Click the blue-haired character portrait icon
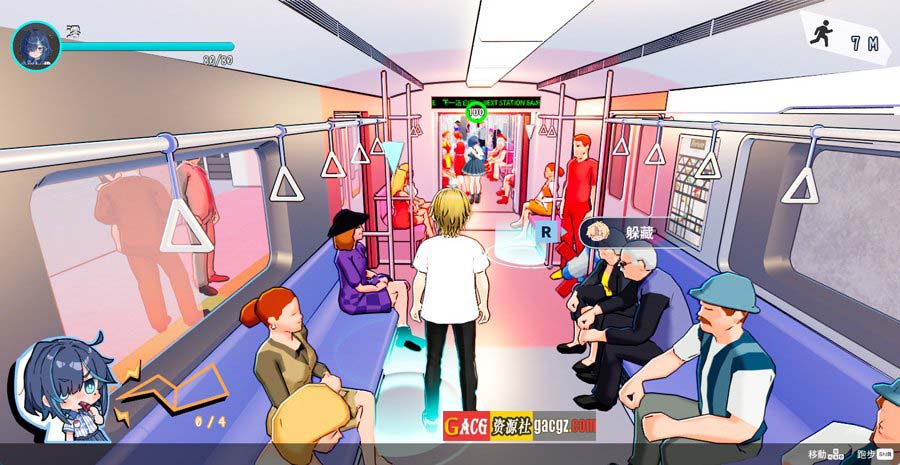Image resolution: width=900 pixels, height=465 pixels. [36, 46]
